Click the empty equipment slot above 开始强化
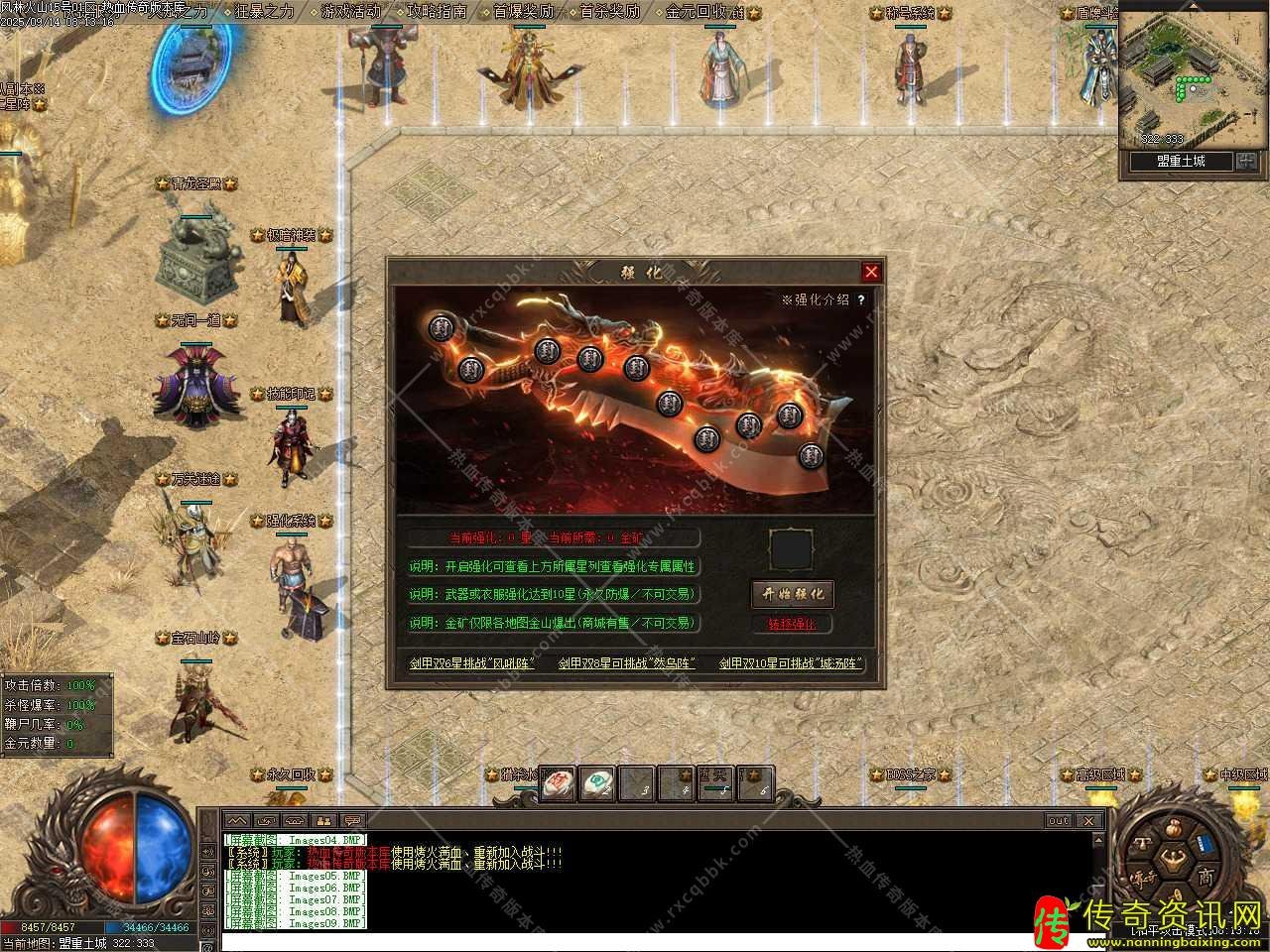The image size is (1270, 952). (792, 548)
